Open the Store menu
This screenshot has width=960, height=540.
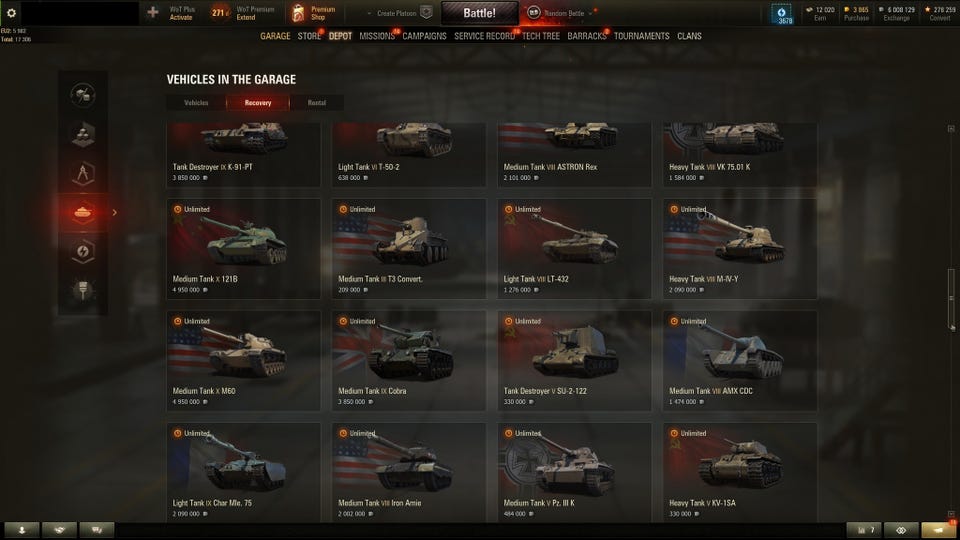tap(309, 36)
